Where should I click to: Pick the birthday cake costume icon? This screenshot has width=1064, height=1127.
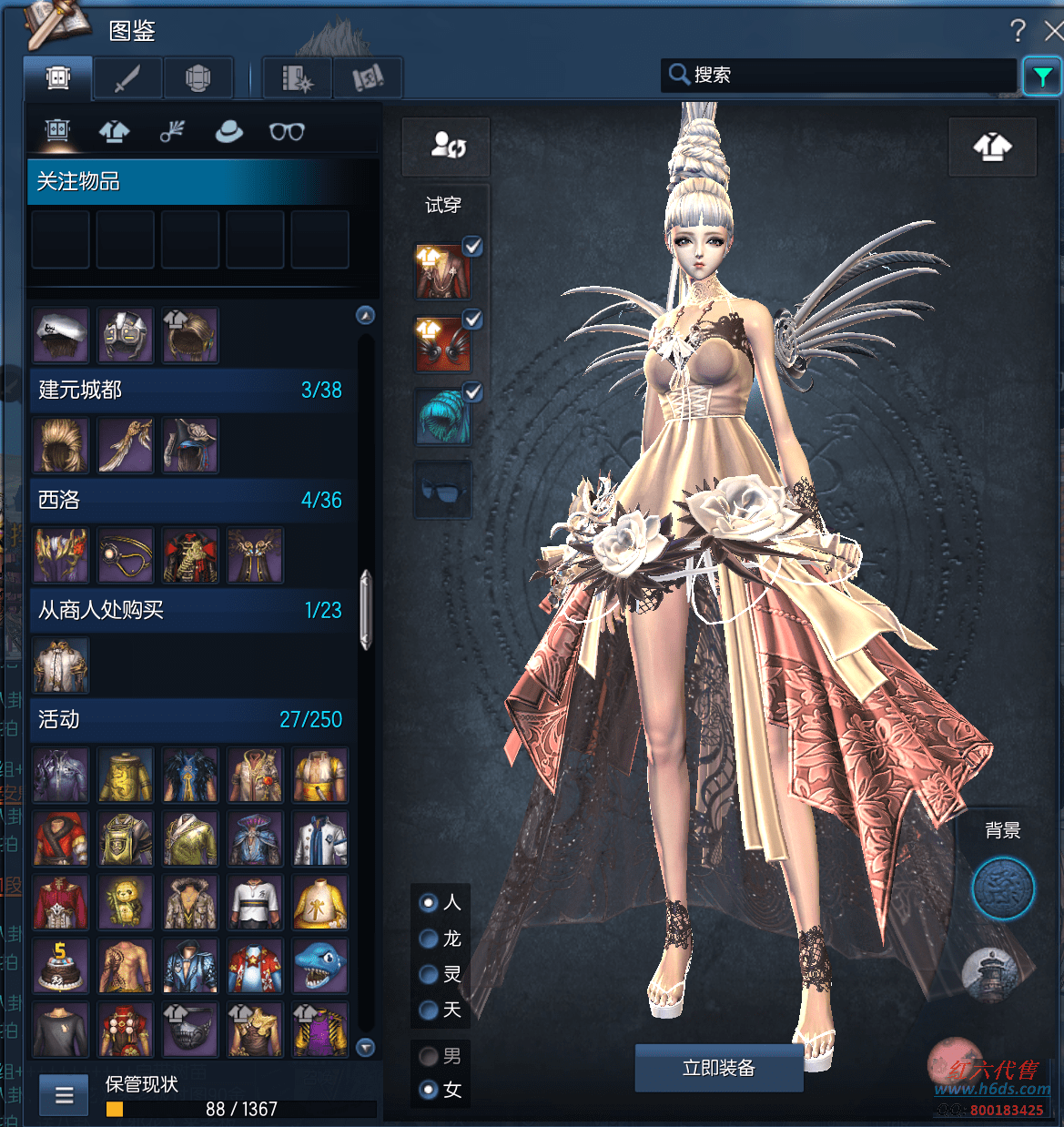pyautogui.click(x=60, y=967)
